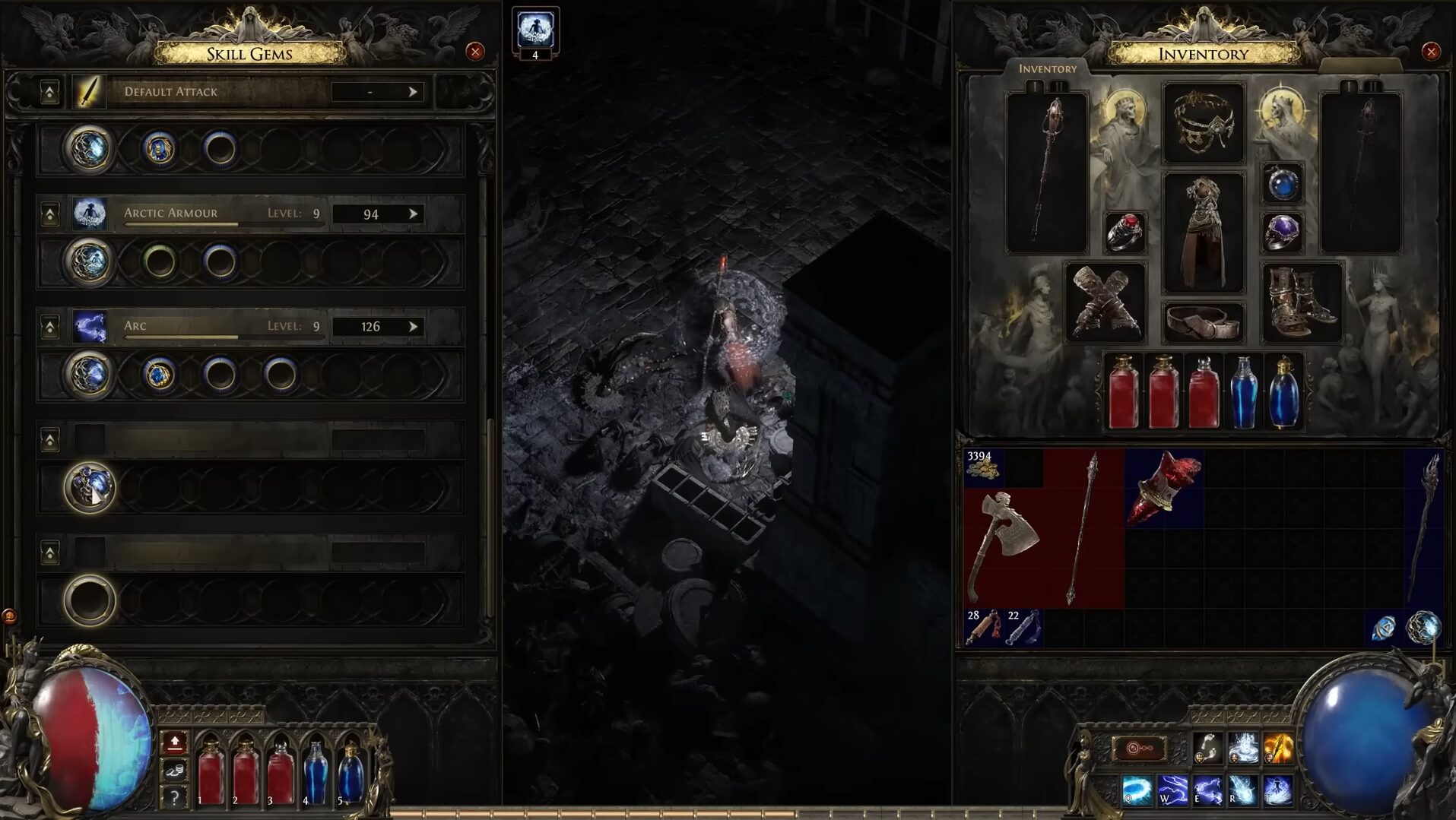The width and height of the screenshot is (1456, 820).
Task: Close the Inventory panel
Action: coord(1431,52)
